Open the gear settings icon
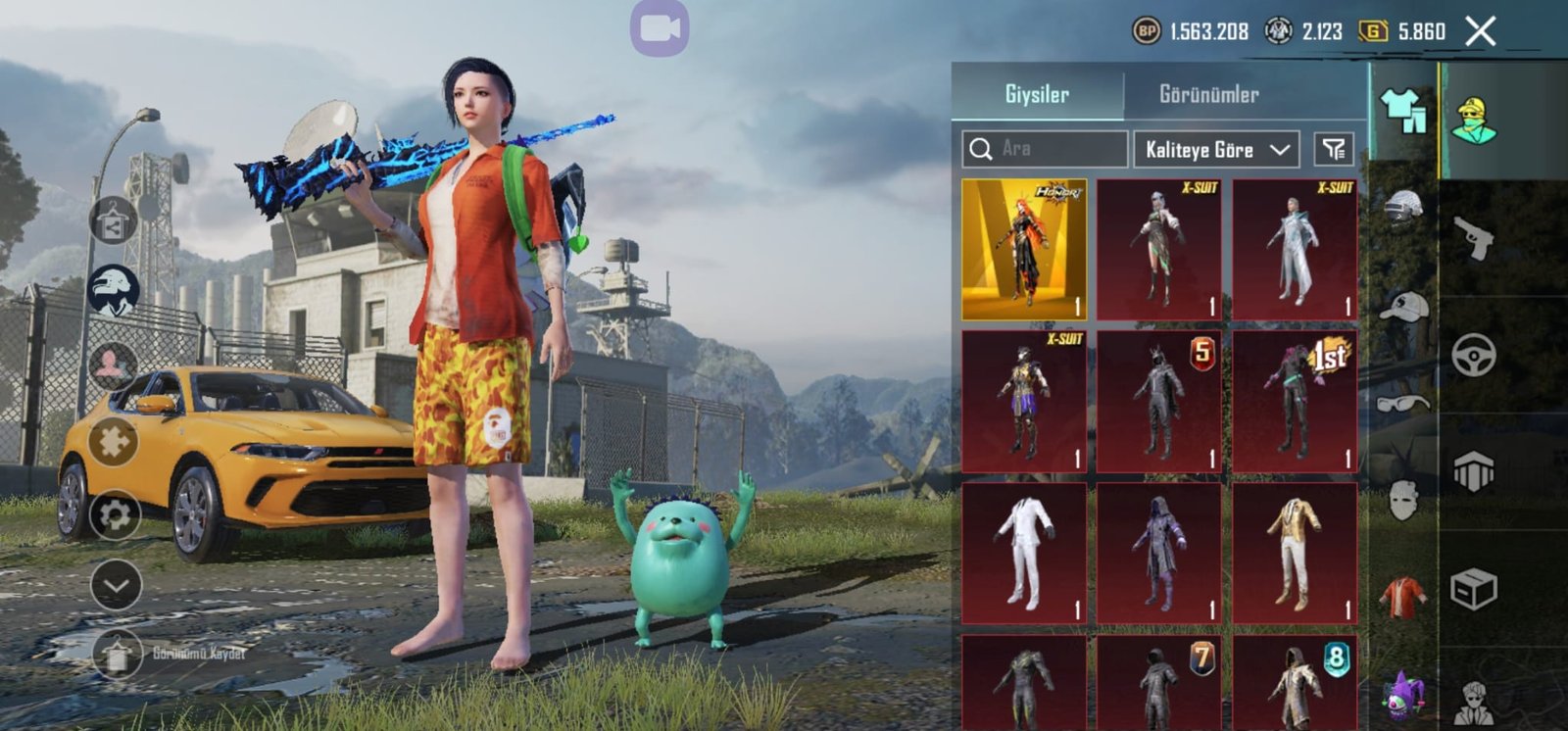Image resolution: width=1568 pixels, height=731 pixels. pyautogui.click(x=115, y=515)
